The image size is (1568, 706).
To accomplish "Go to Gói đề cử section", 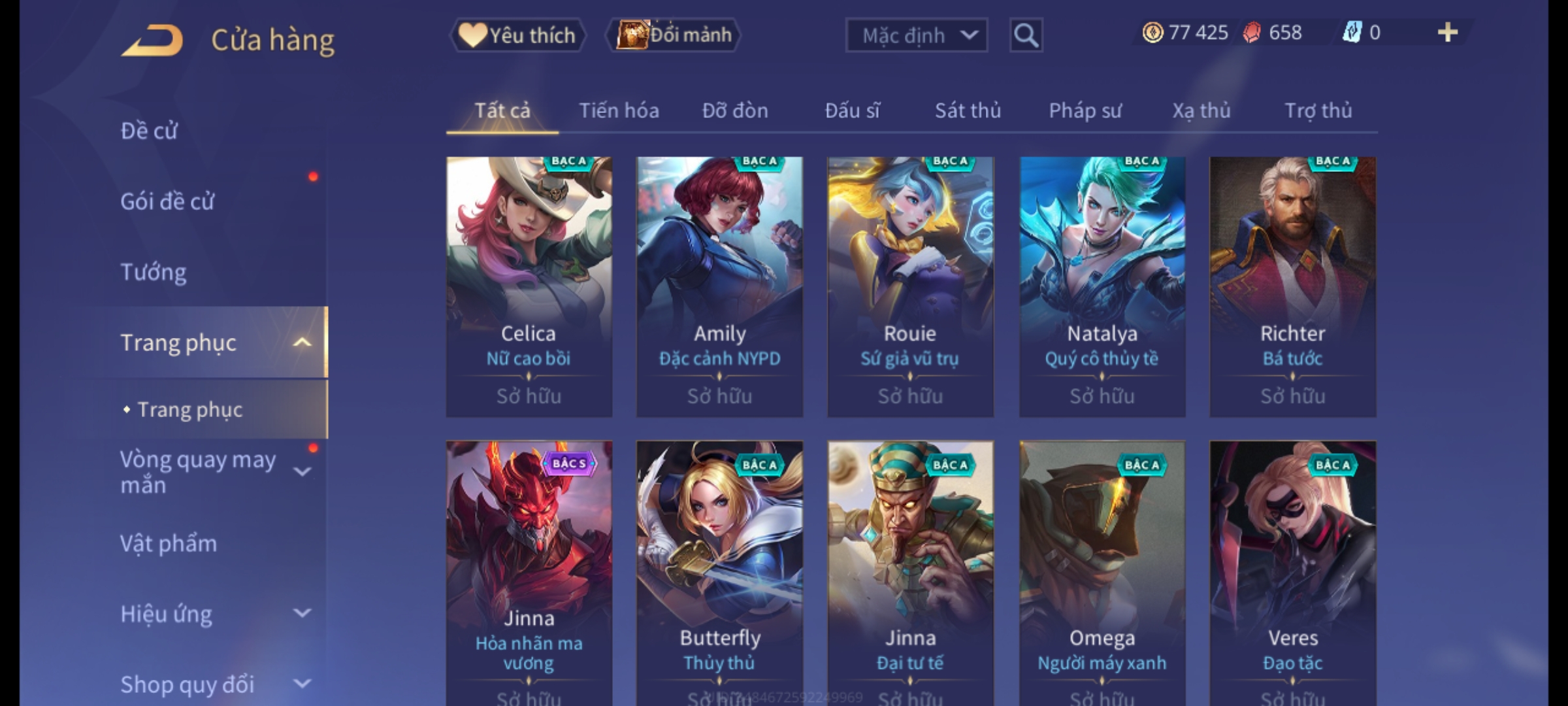I will click(x=167, y=201).
